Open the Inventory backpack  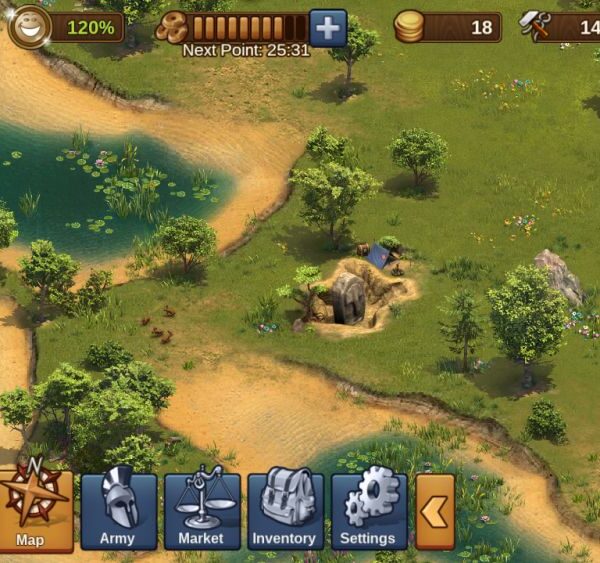285,511
